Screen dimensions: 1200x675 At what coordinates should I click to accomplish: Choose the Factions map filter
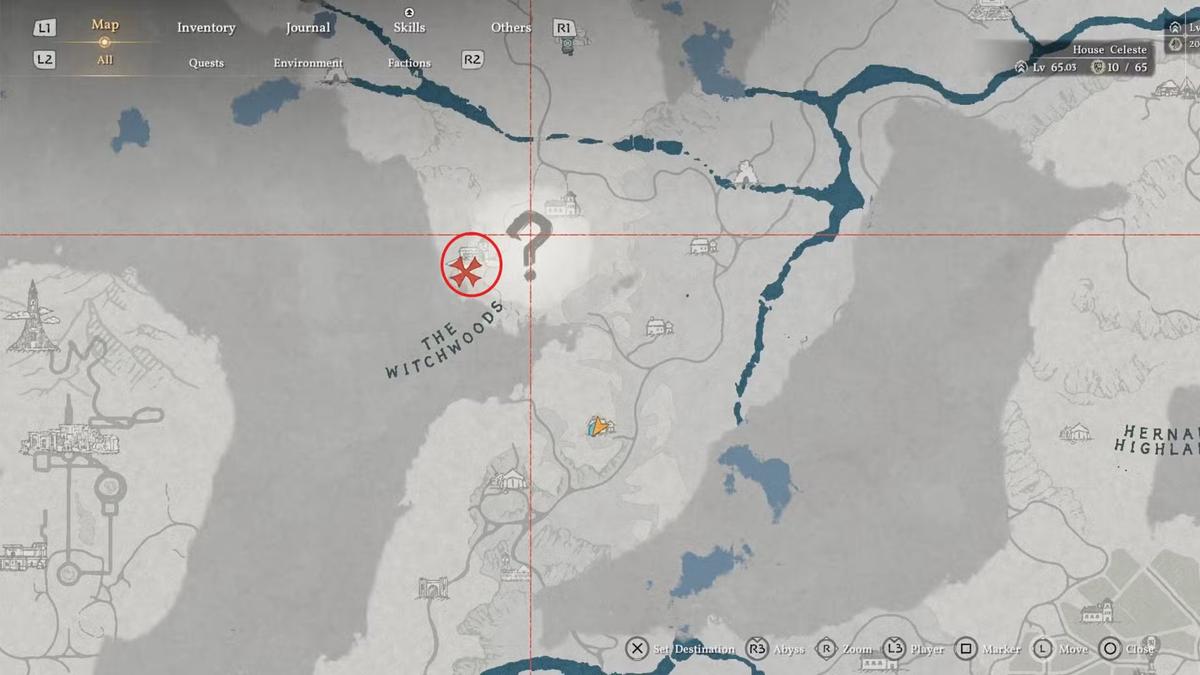point(409,62)
